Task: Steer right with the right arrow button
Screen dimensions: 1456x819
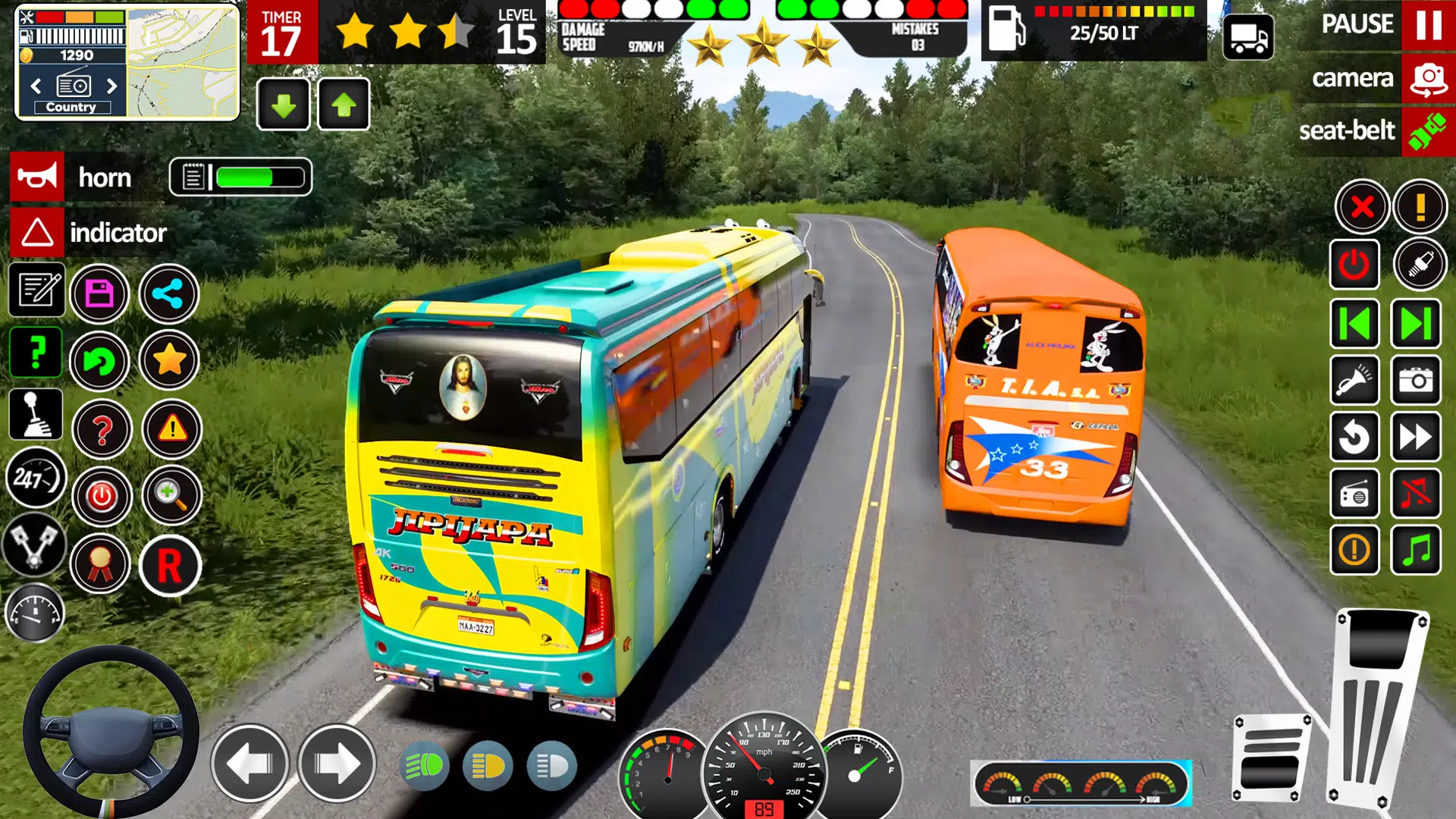Action: point(337,764)
